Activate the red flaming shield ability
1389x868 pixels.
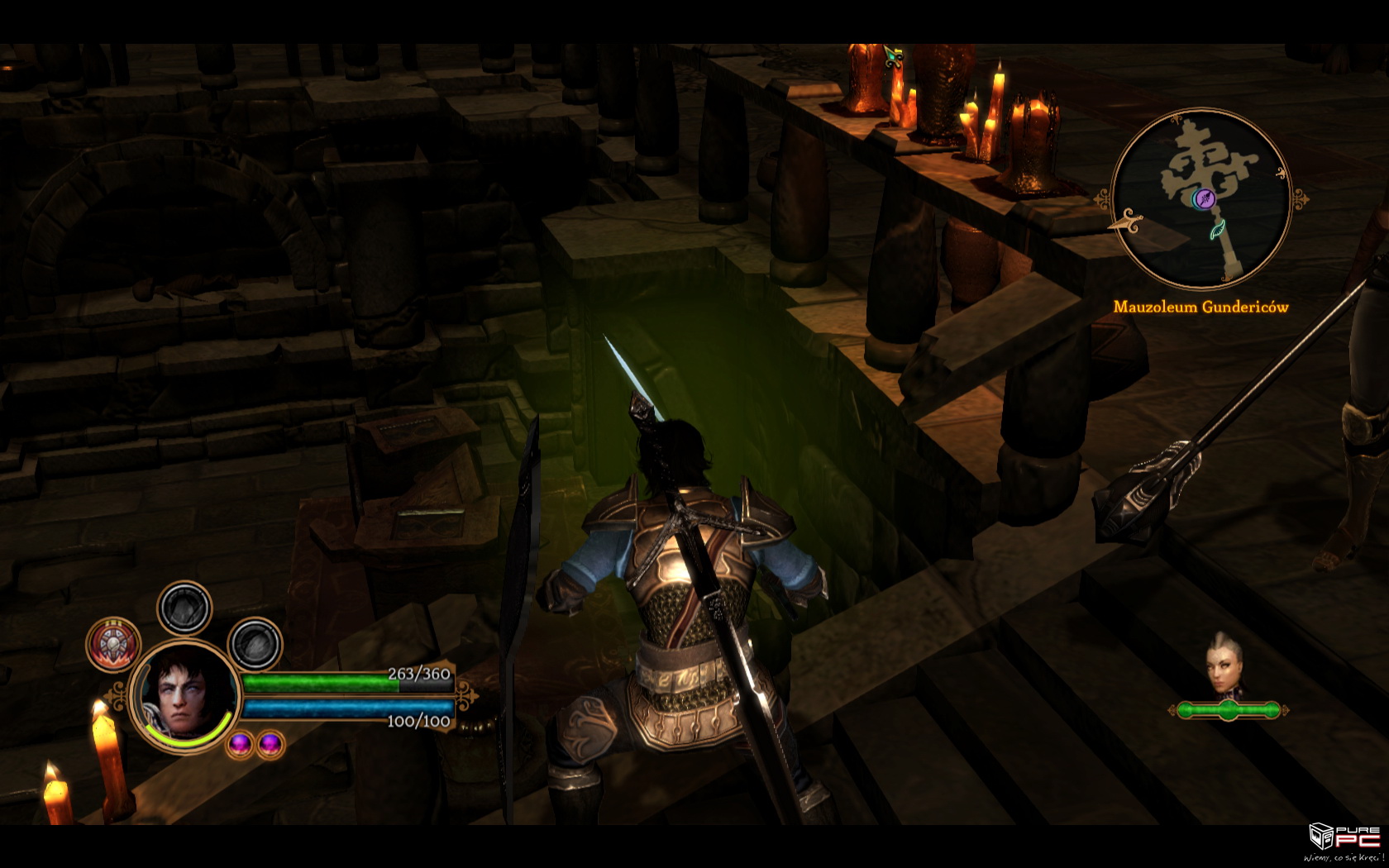[x=113, y=644]
